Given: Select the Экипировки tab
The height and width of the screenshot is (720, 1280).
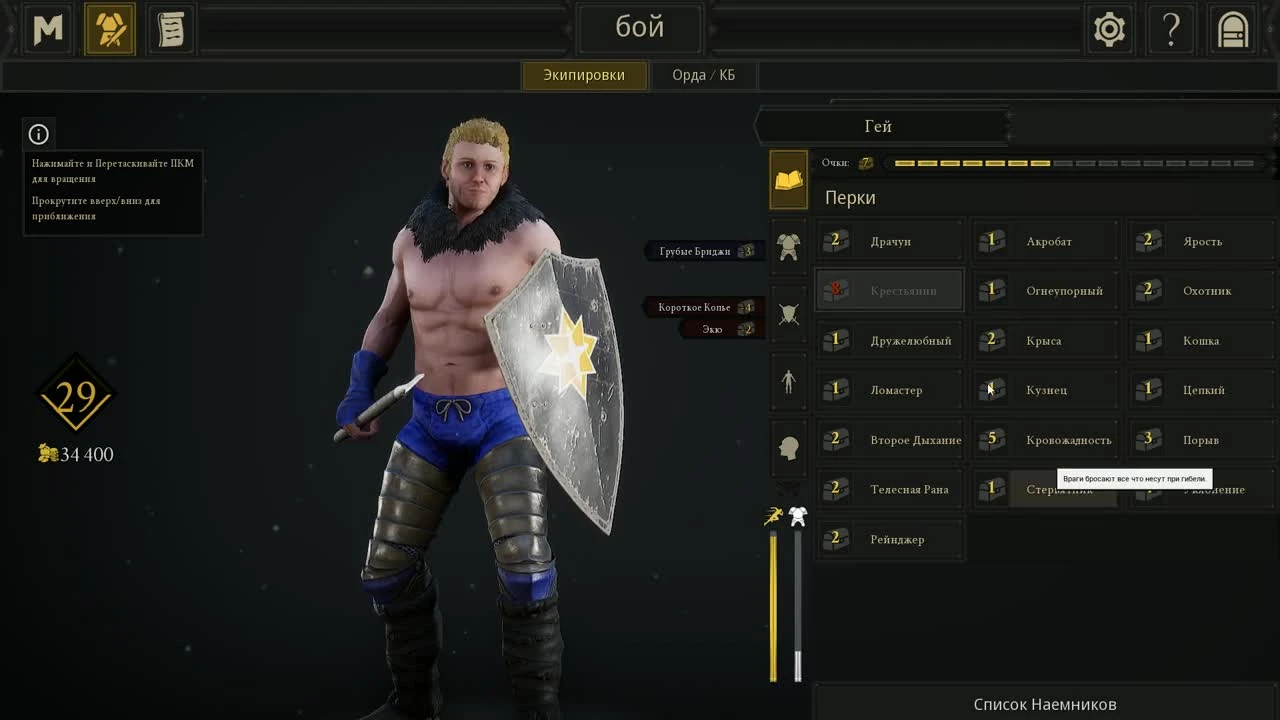Looking at the screenshot, I should pyautogui.click(x=585, y=74).
